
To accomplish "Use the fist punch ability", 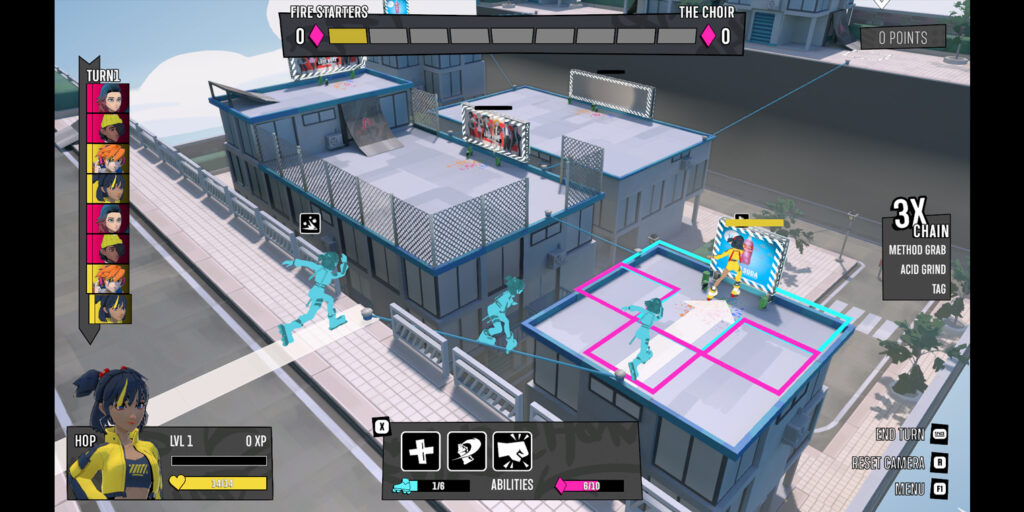I will tap(511, 451).
